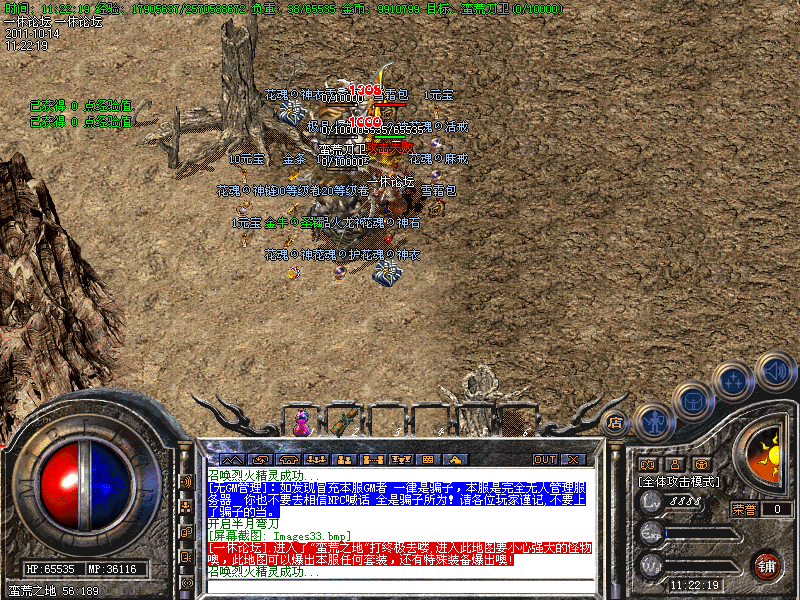The image size is (800, 600).
Task: Click the OUT button on the chat bar
Action: pyautogui.click(x=544, y=459)
